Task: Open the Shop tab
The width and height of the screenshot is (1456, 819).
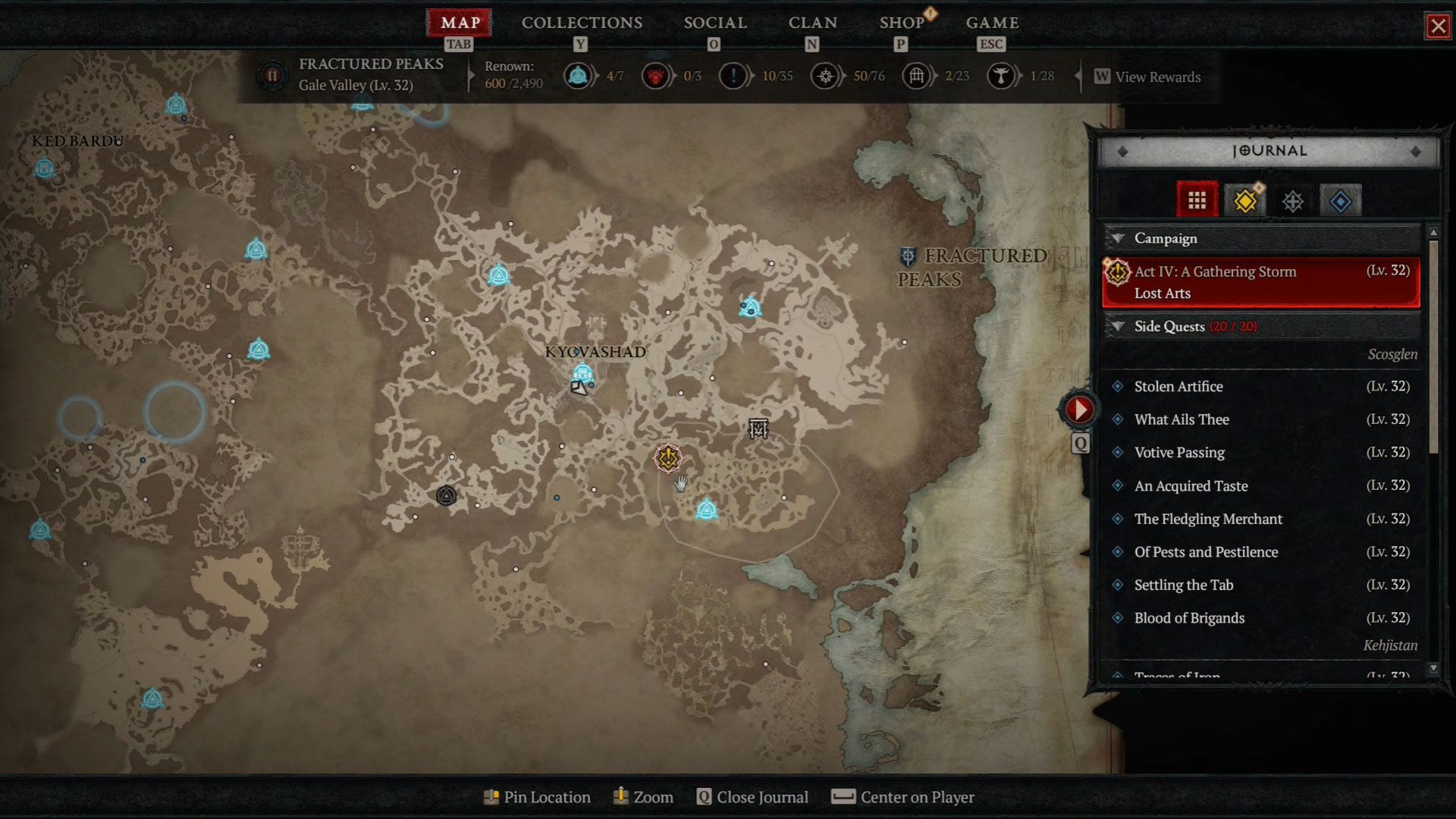Action: tap(901, 23)
